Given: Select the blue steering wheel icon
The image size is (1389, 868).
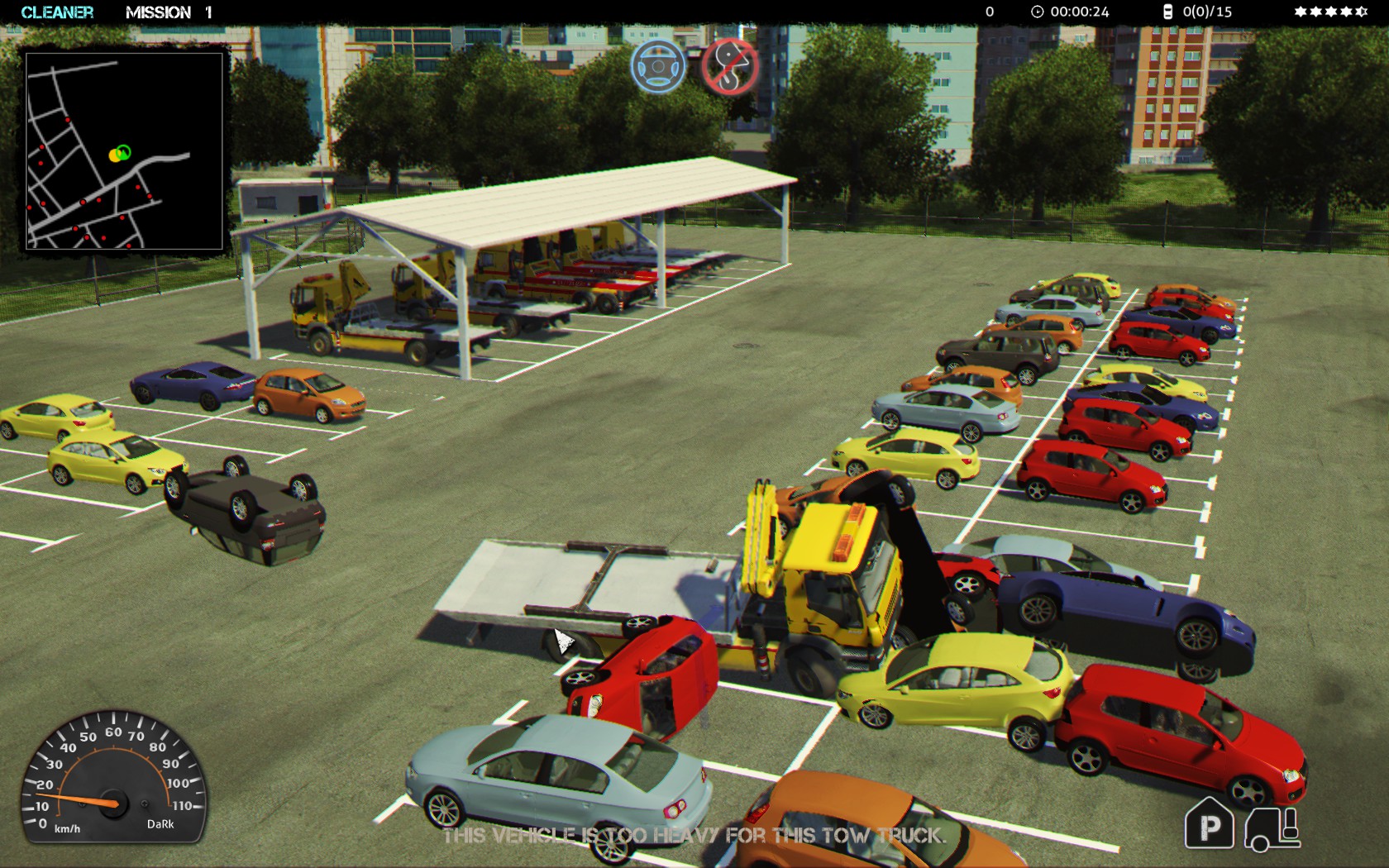Looking at the screenshot, I should [x=658, y=66].
